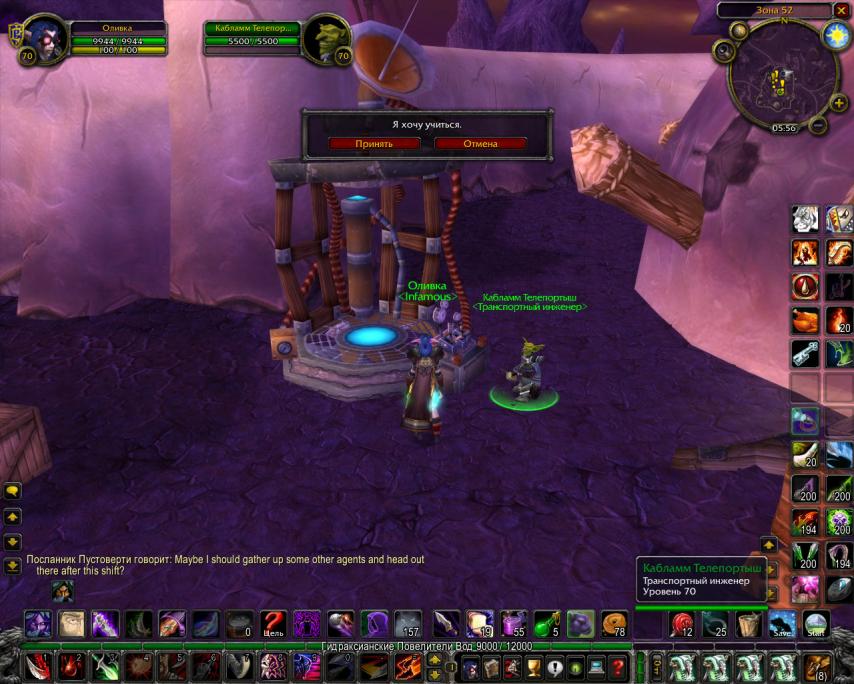The height and width of the screenshot is (684, 854).
Task: Activate the red blood drop ability
Action: point(806,286)
